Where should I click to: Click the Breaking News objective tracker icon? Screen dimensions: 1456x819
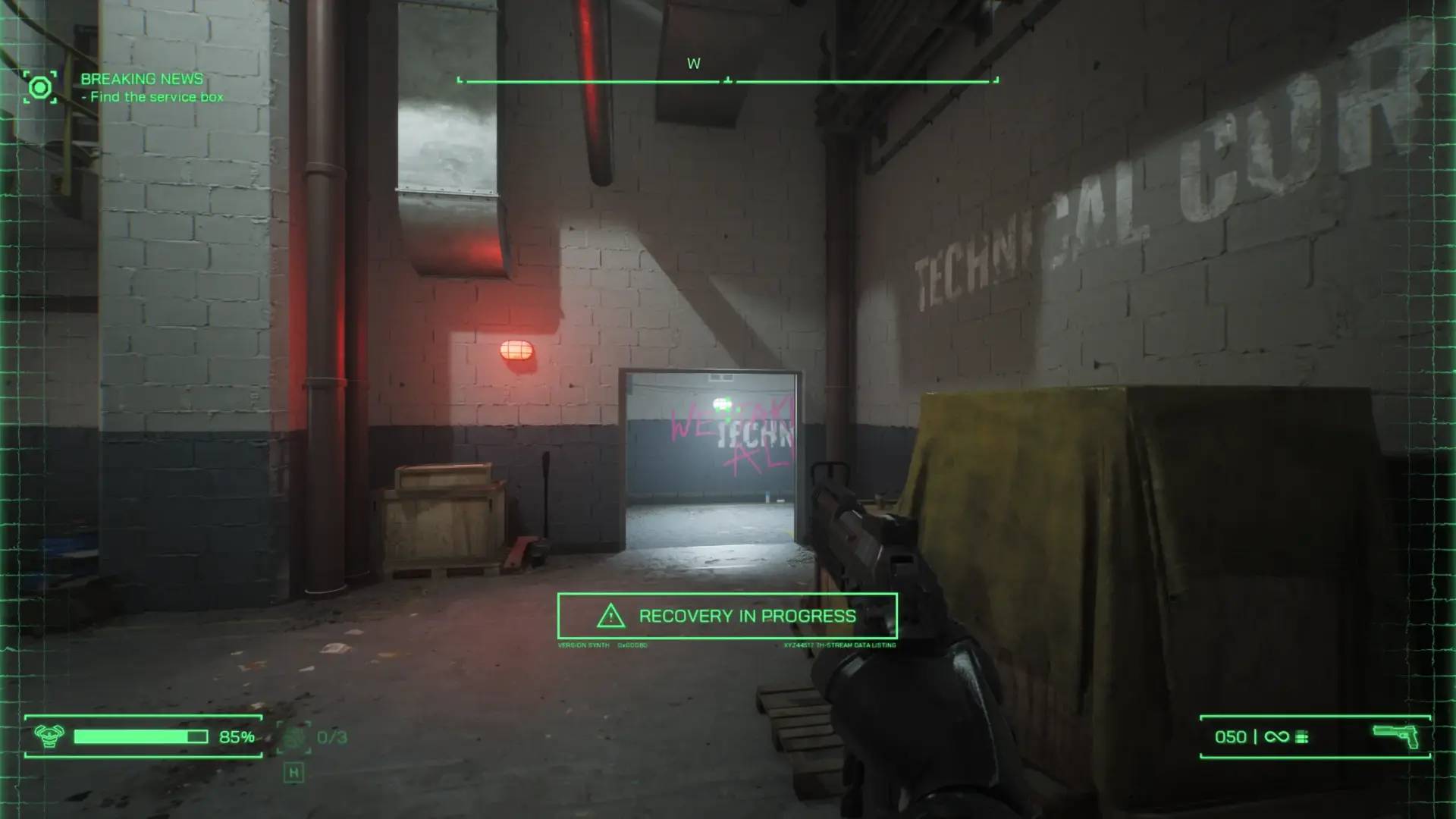click(x=39, y=88)
